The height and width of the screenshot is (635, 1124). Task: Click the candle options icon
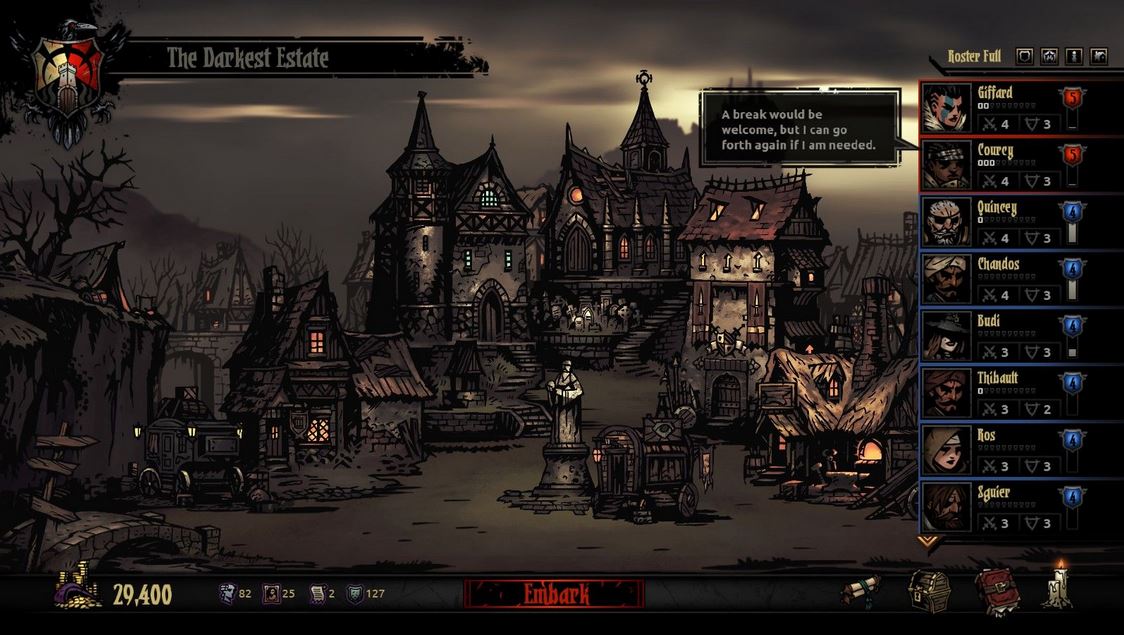point(1058,587)
